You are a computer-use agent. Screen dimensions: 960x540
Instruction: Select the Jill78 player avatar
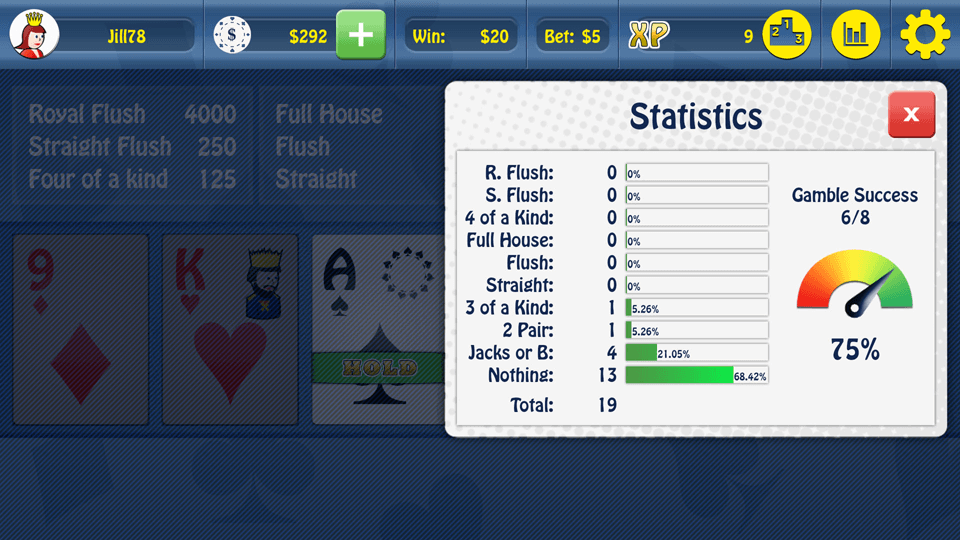tap(35, 36)
